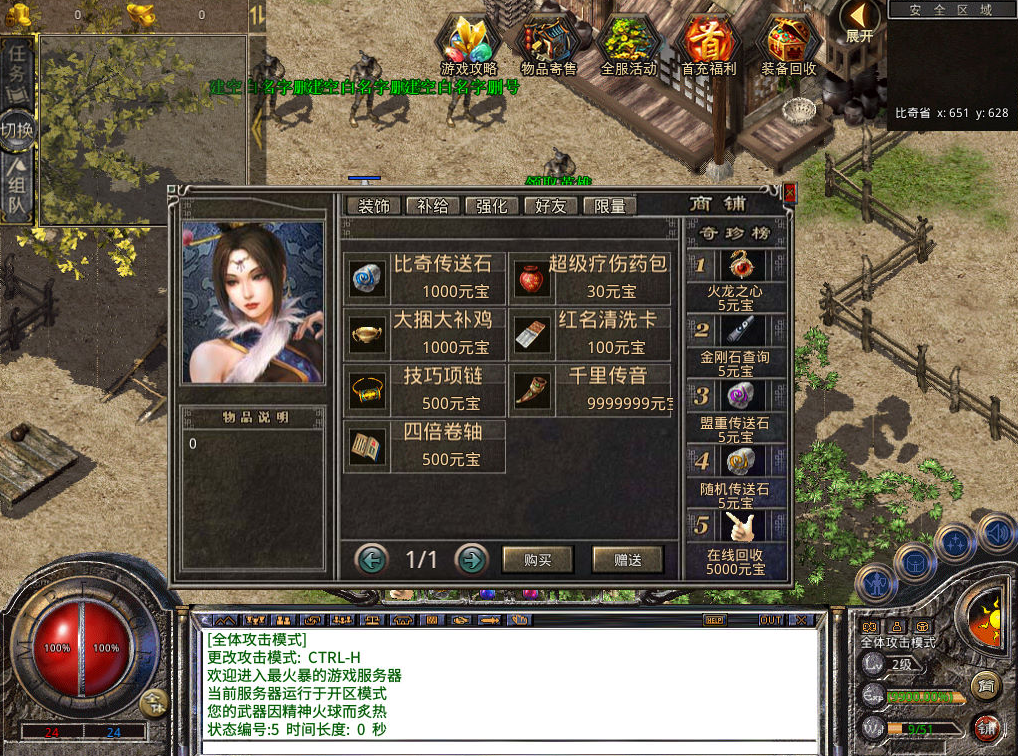Select the 四倍卷轴 scroll item
Image resolution: width=1018 pixels, height=756 pixels.
(x=425, y=446)
